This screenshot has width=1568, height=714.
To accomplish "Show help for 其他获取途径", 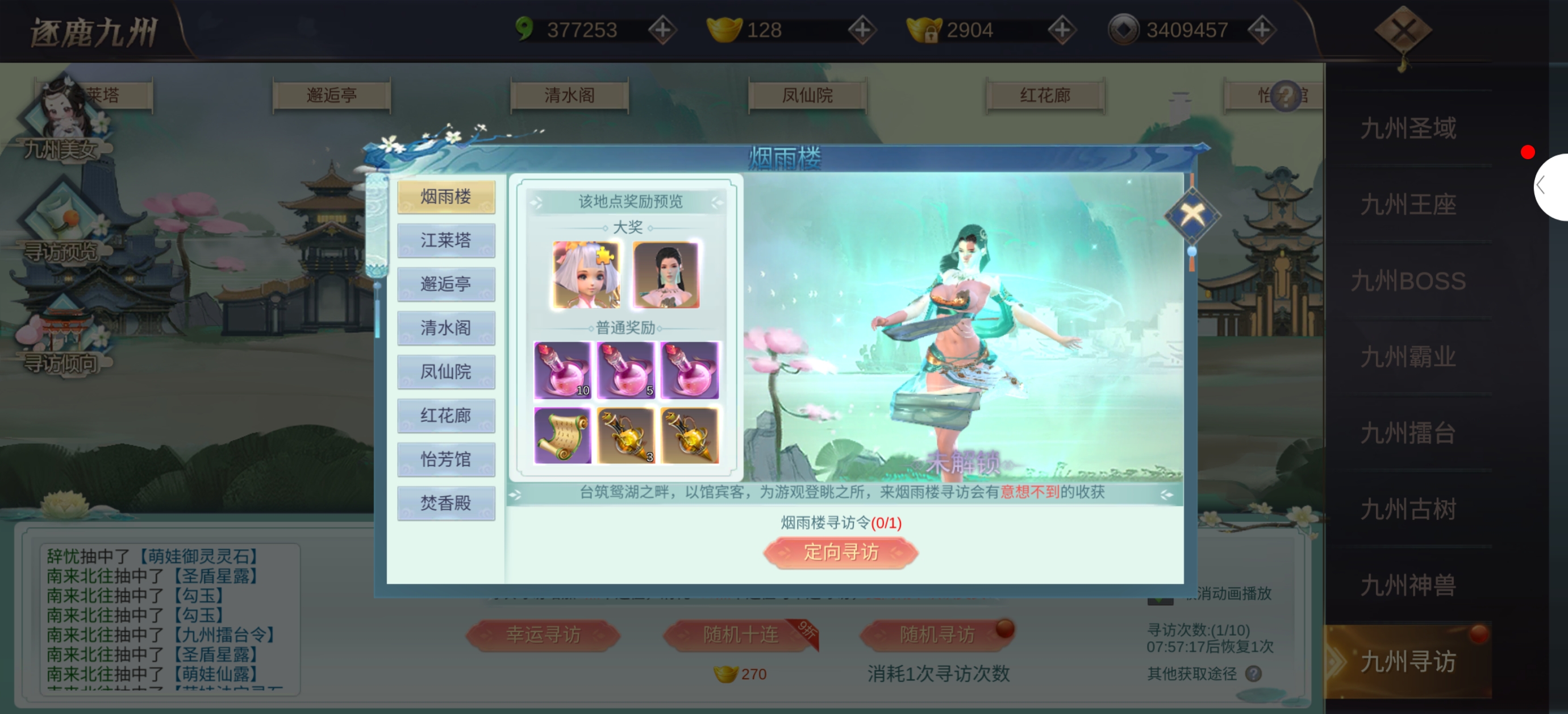I will 1253,674.
